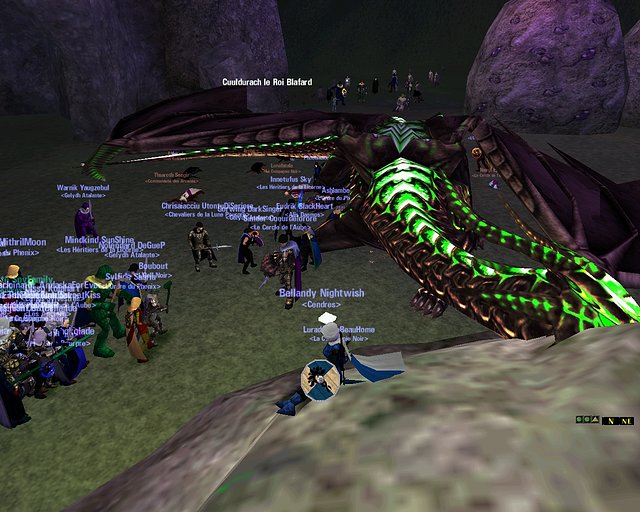Screen dimensions: 640x512
Task: Click the small triangle status icon
Action: 594,420
